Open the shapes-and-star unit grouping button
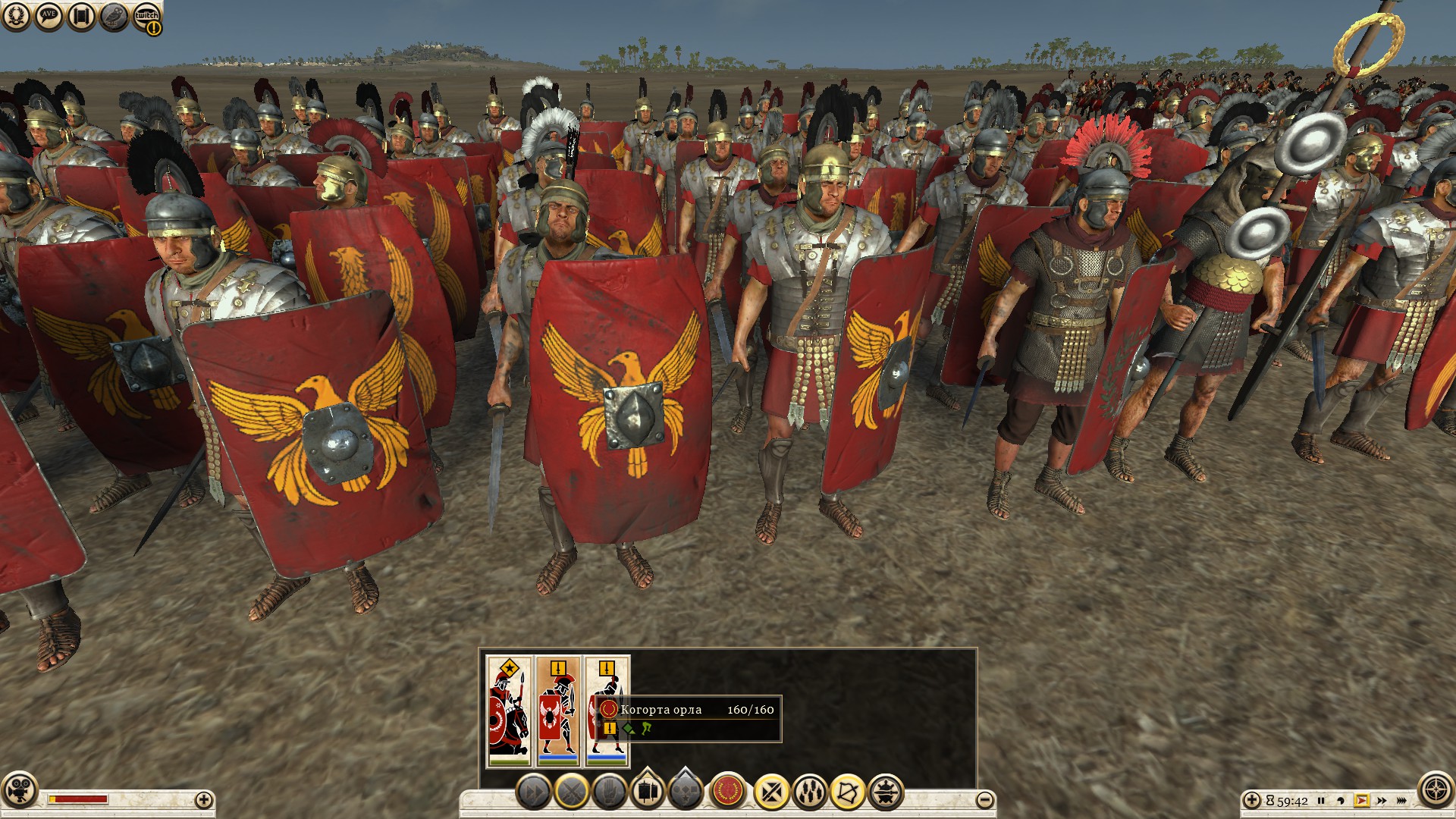This screenshot has width=1456, height=819. (686, 793)
